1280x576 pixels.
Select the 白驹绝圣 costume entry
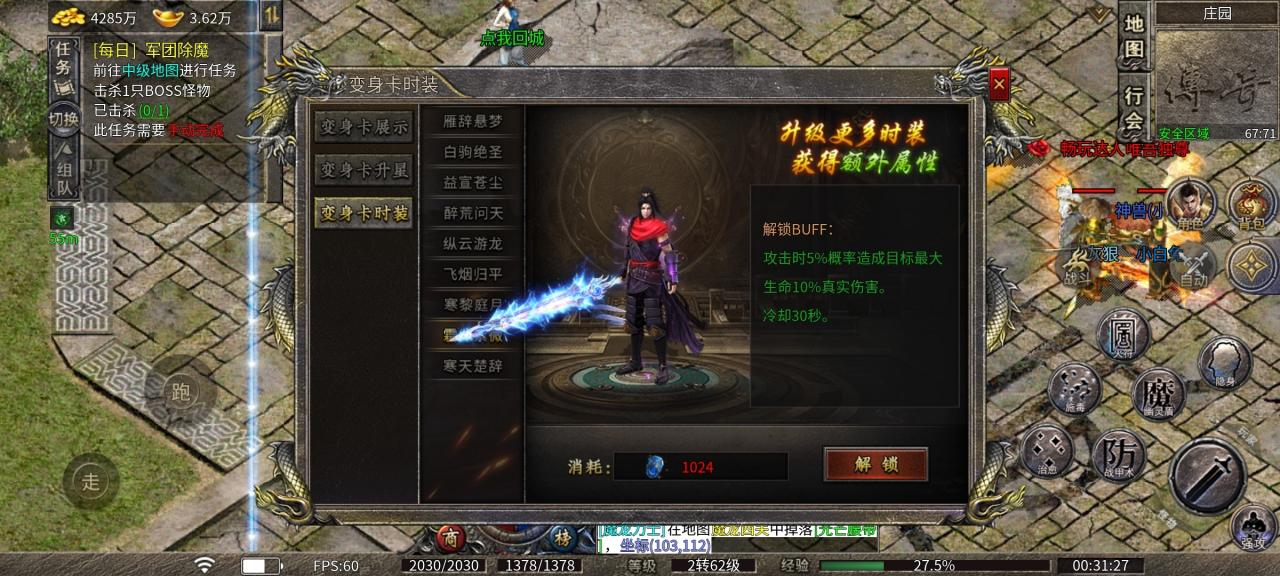click(473, 152)
